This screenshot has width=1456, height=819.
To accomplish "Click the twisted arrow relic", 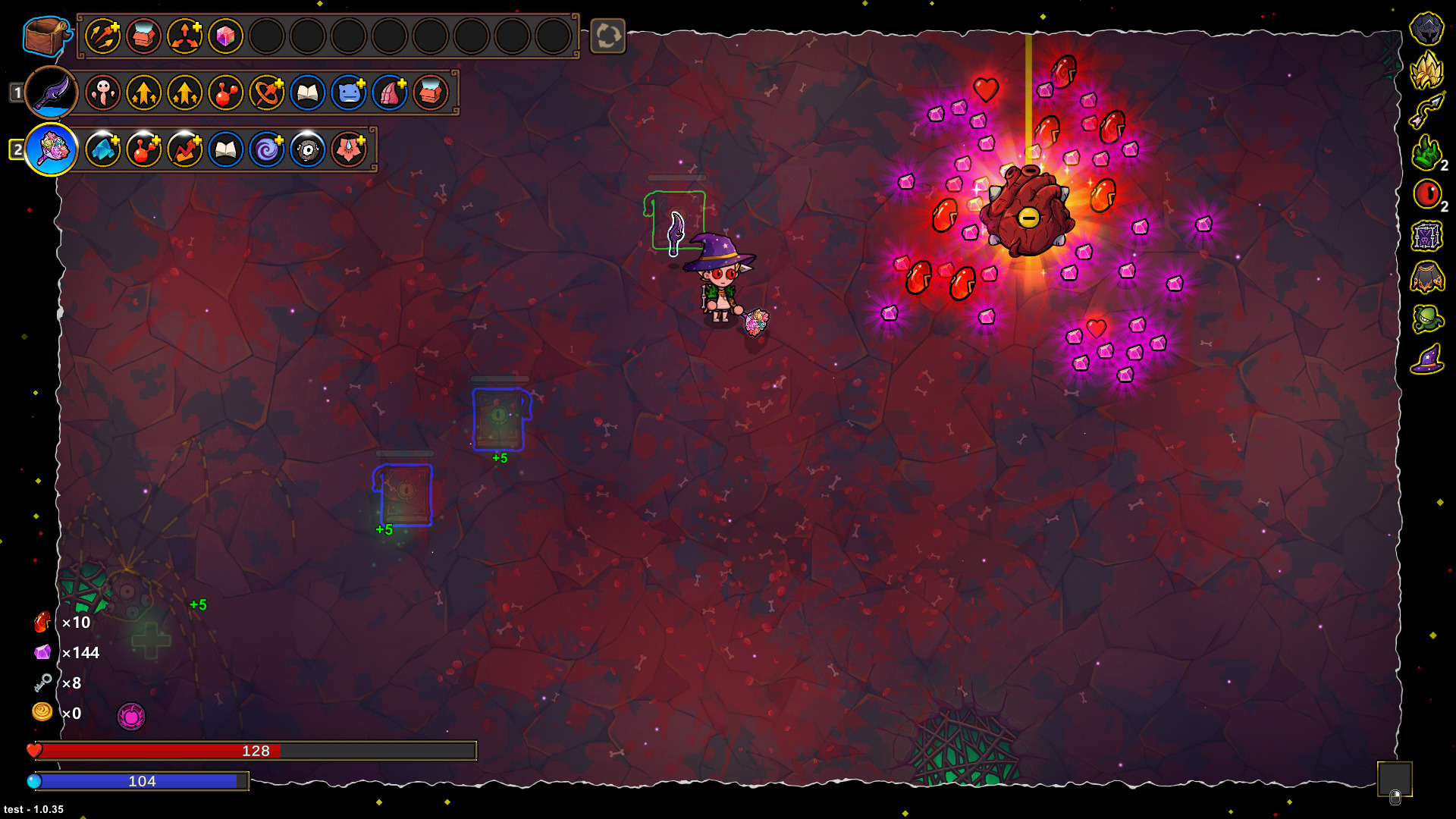I will tap(1426, 111).
